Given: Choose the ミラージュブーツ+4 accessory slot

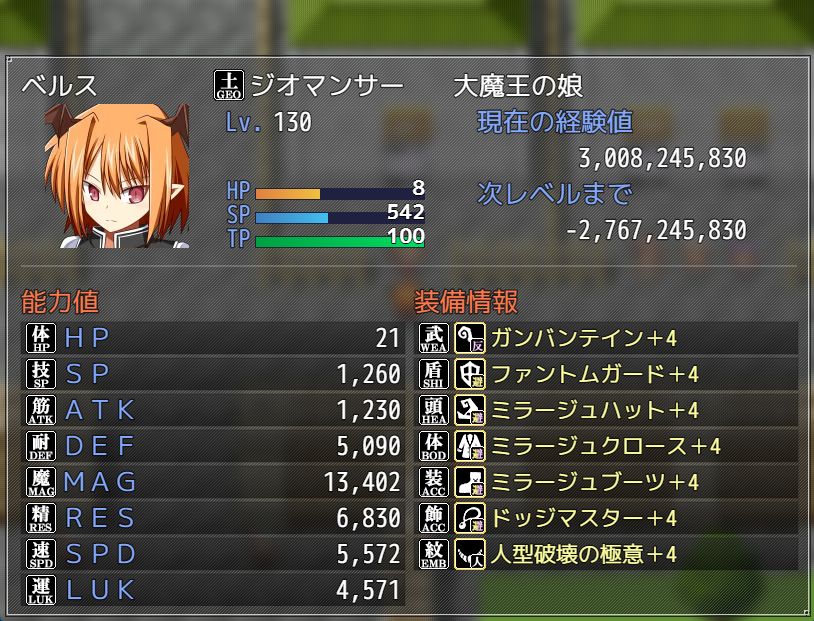Looking at the screenshot, I should 592,482.
